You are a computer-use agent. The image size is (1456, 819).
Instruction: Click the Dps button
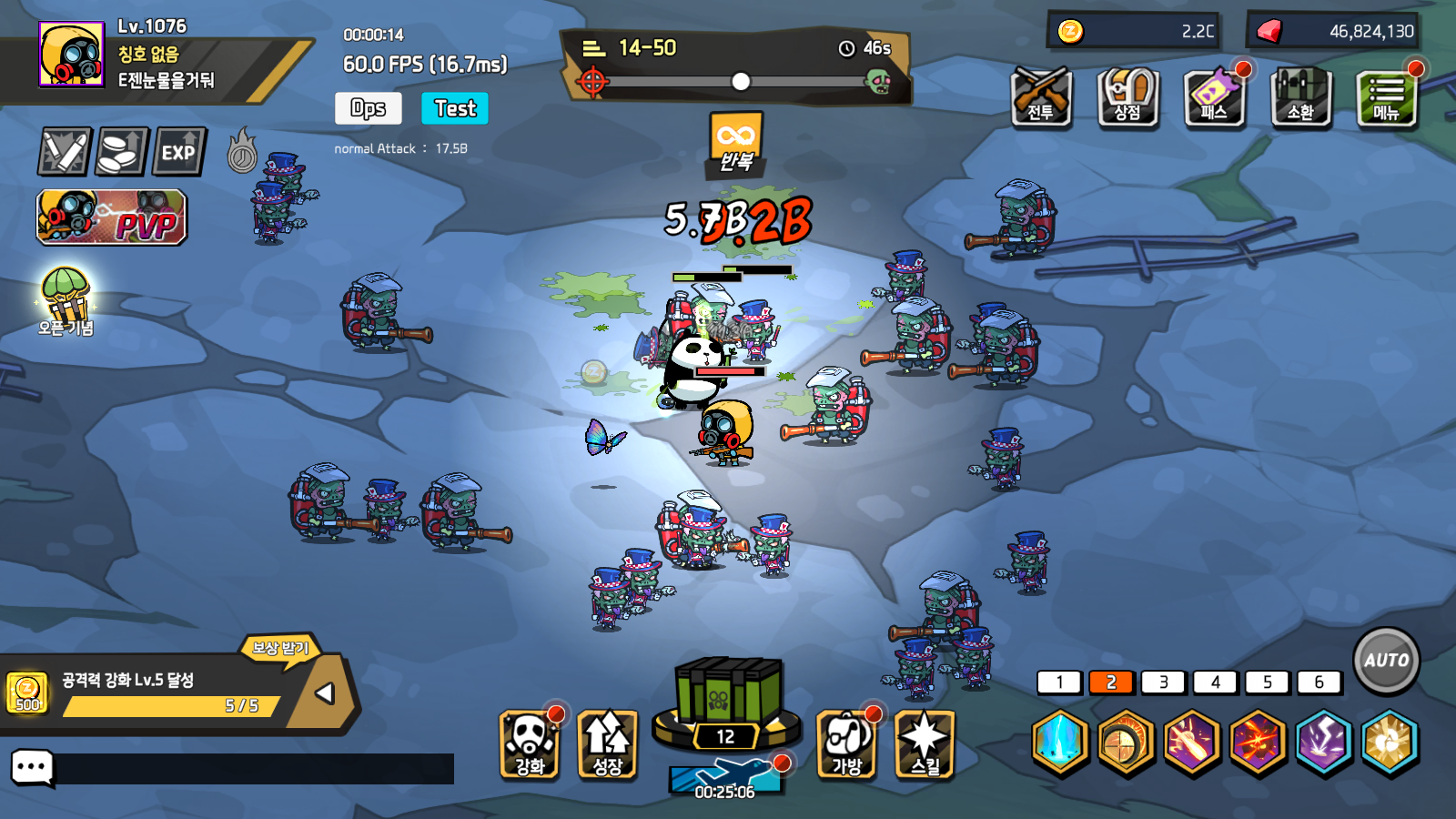pyautogui.click(x=369, y=108)
